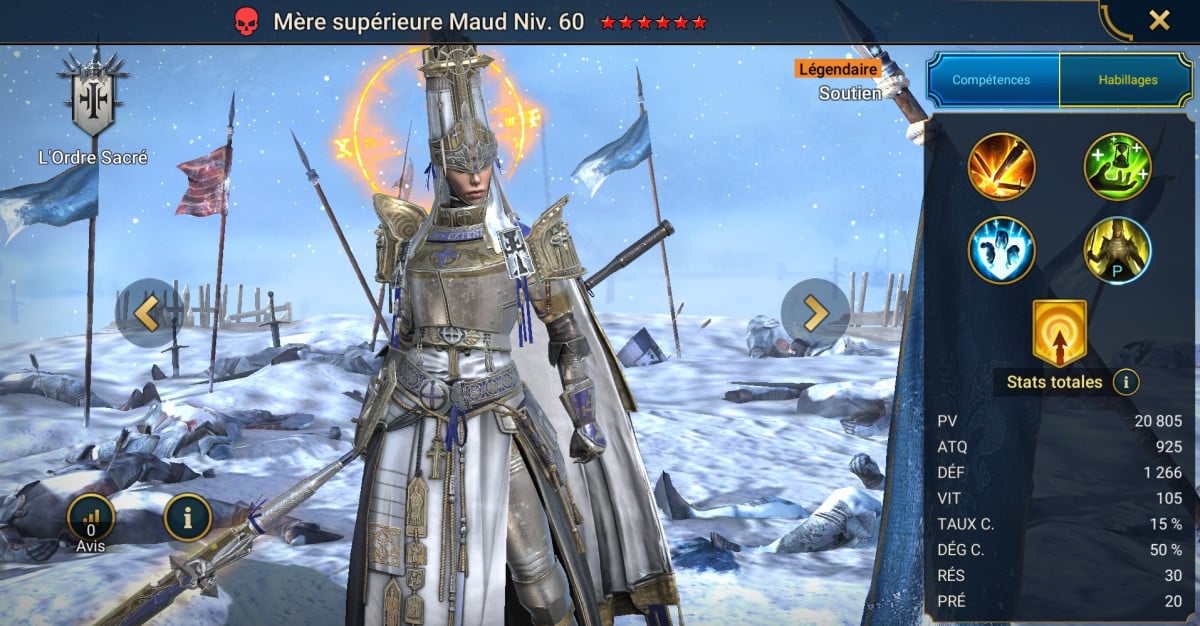Screen dimensions: 1200x626
Task: Show champion information with the round i button
Action: click(188, 517)
